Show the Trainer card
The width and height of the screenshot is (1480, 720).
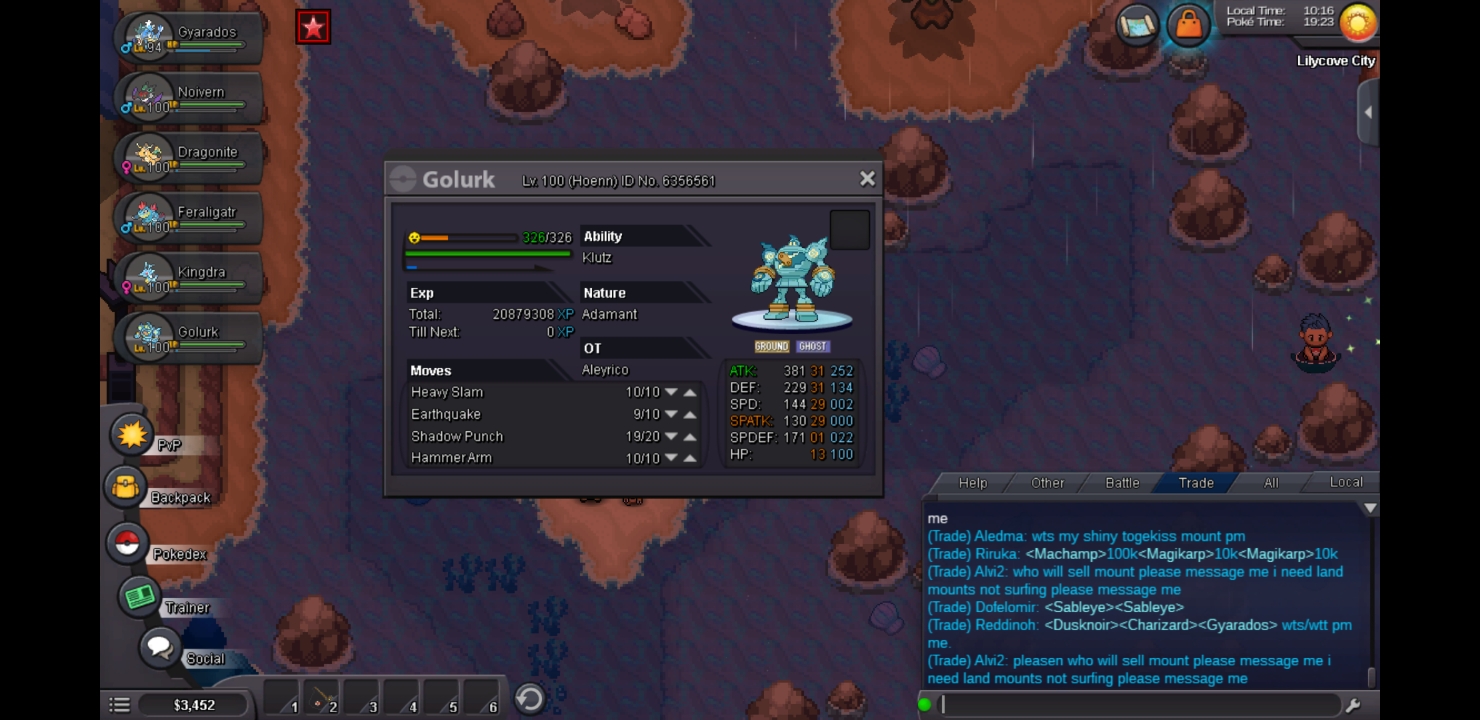pyautogui.click(x=140, y=597)
